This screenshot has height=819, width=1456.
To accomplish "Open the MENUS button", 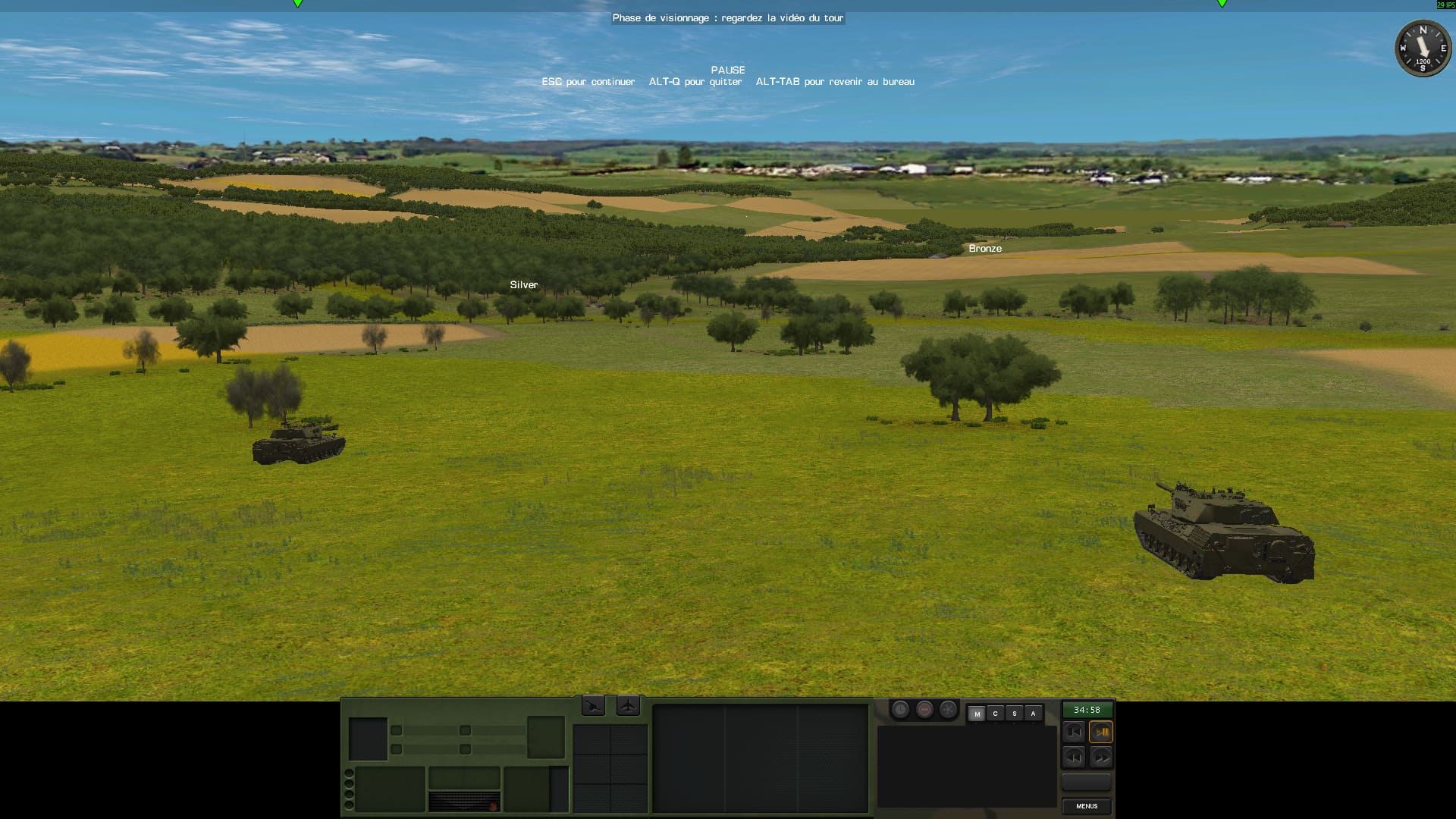I will 1086,806.
